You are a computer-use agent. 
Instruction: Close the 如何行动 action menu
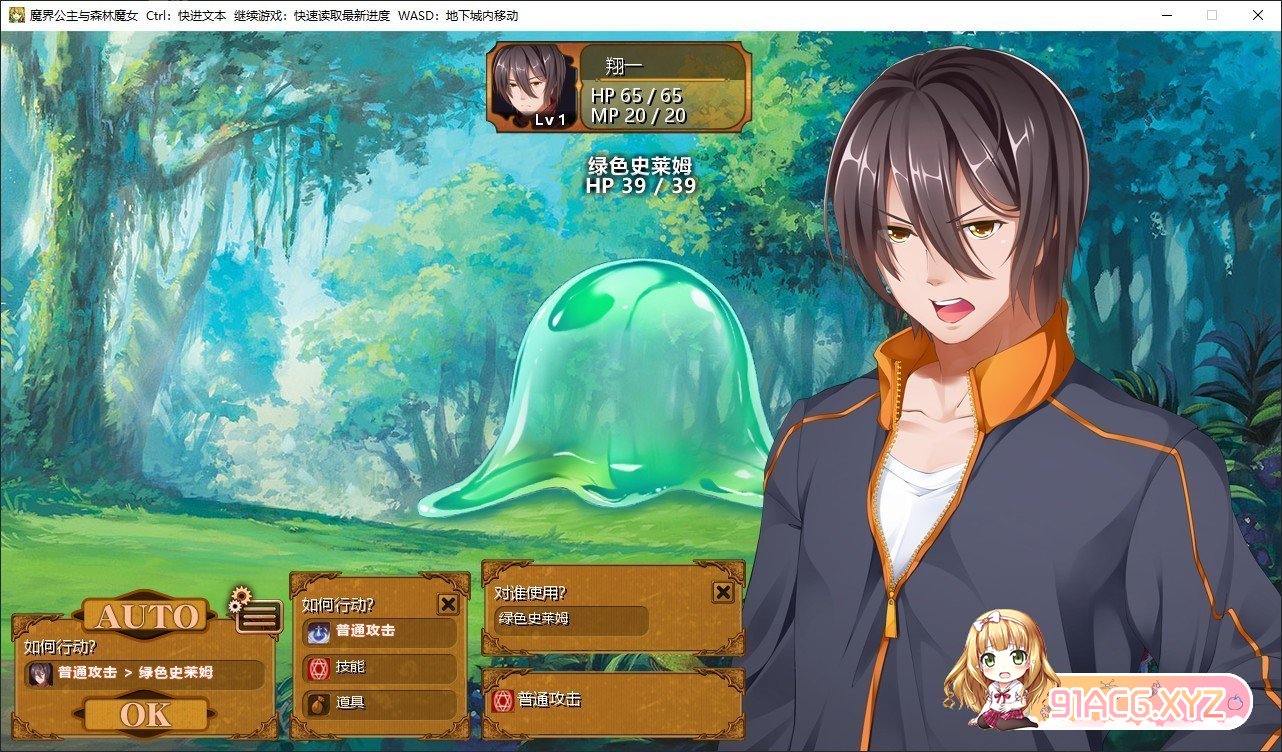448,604
